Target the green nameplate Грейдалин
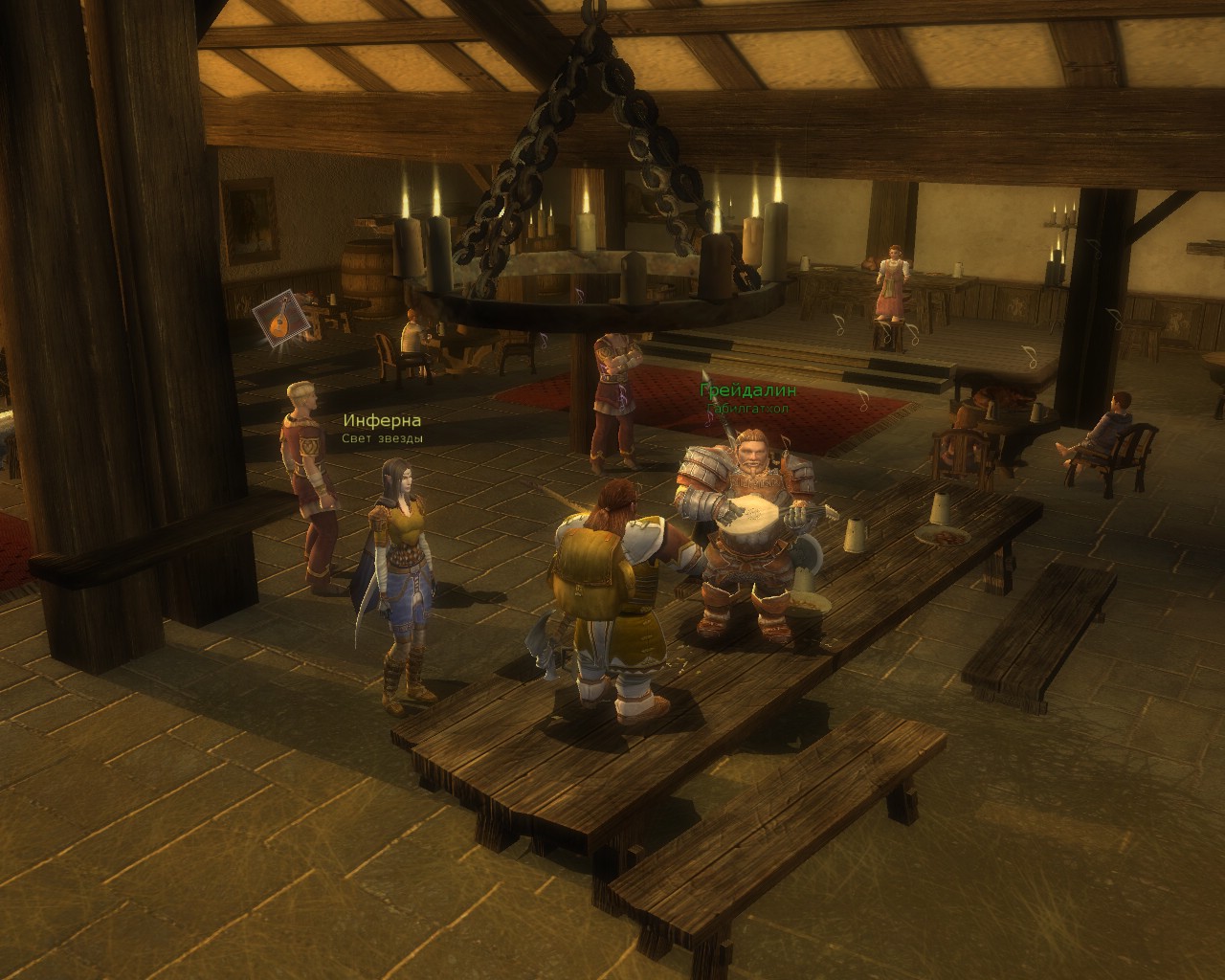 pyautogui.click(x=747, y=390)
